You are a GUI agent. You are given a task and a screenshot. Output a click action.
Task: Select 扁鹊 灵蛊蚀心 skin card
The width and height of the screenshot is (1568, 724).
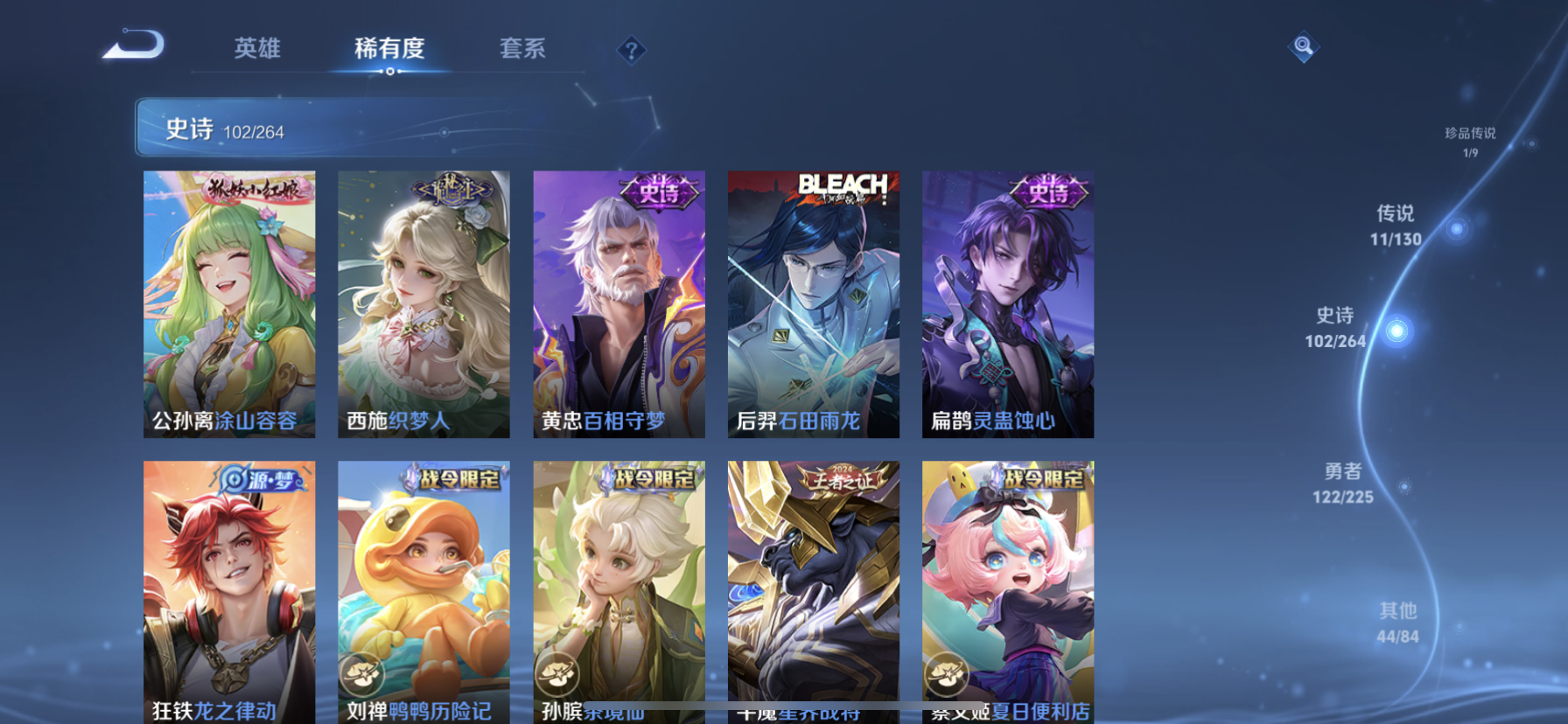[1007, 303]
